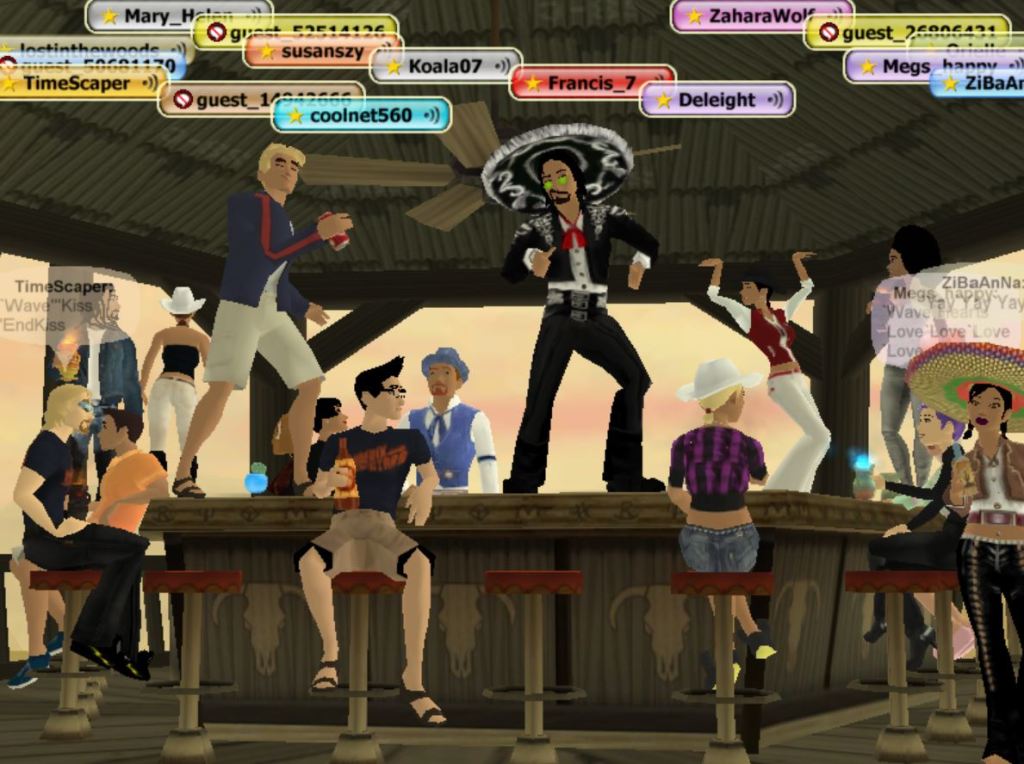Viewport: 1024px width, 764px height.
Task: Click the star icon on susanszy's tag
Action: (x=267, y=51)
